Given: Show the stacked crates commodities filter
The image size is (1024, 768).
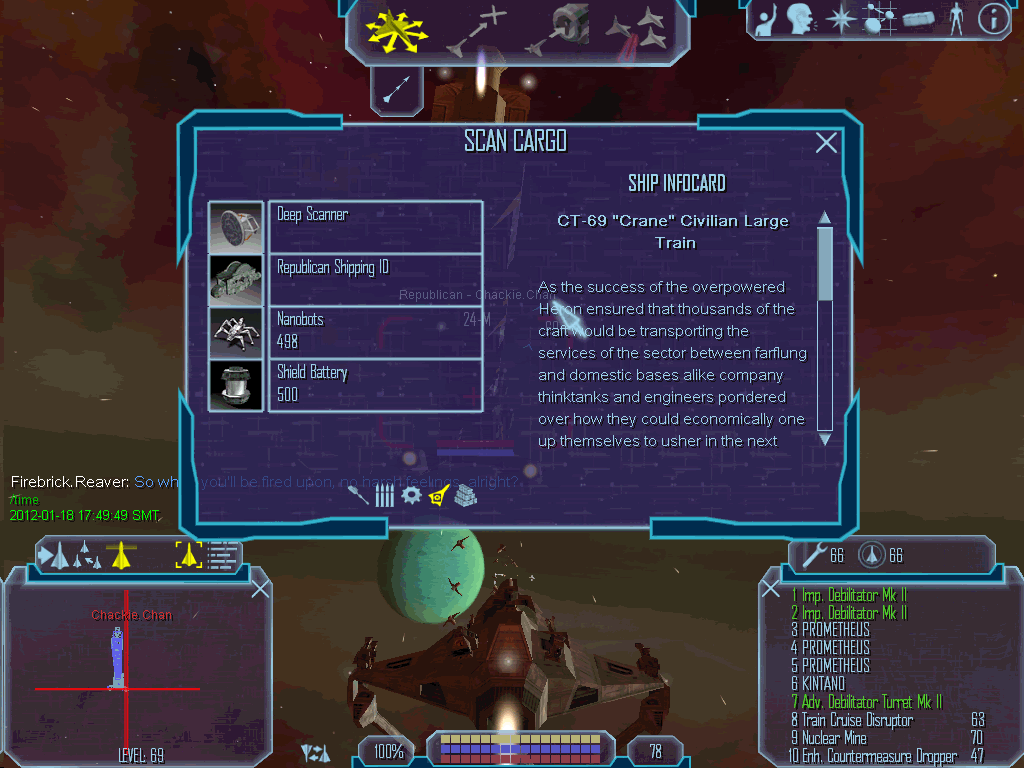Looking at the screenshot, I should (x=465, y=495).
